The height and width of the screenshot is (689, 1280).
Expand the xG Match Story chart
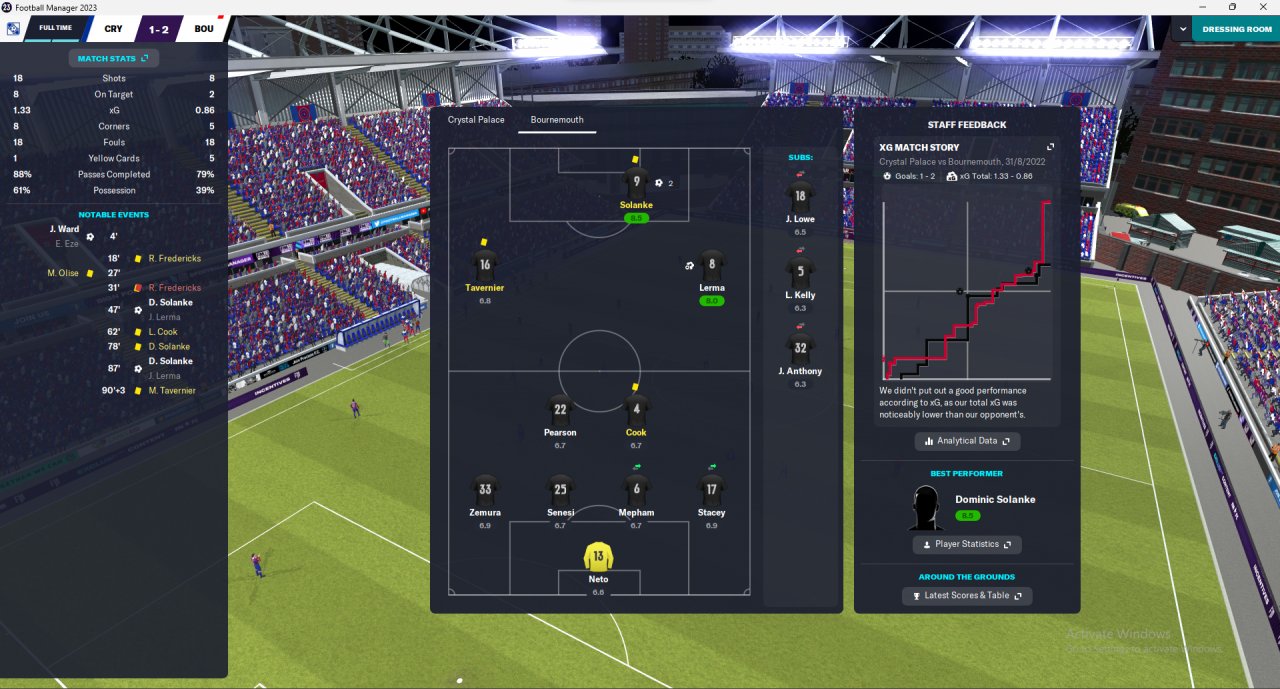tap(1050, 147)
